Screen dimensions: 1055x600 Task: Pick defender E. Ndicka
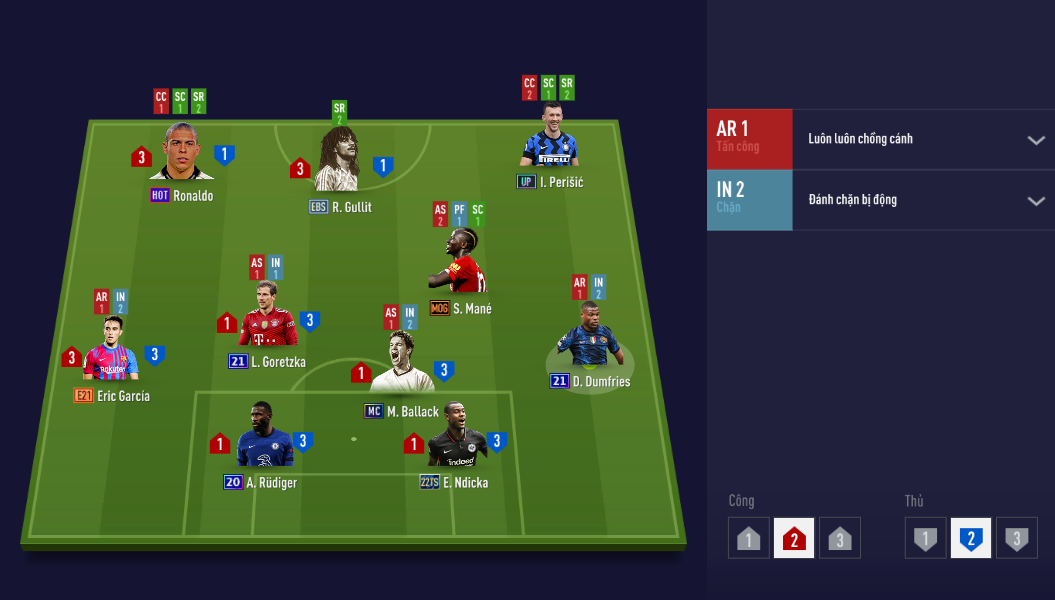coord(456,440)
